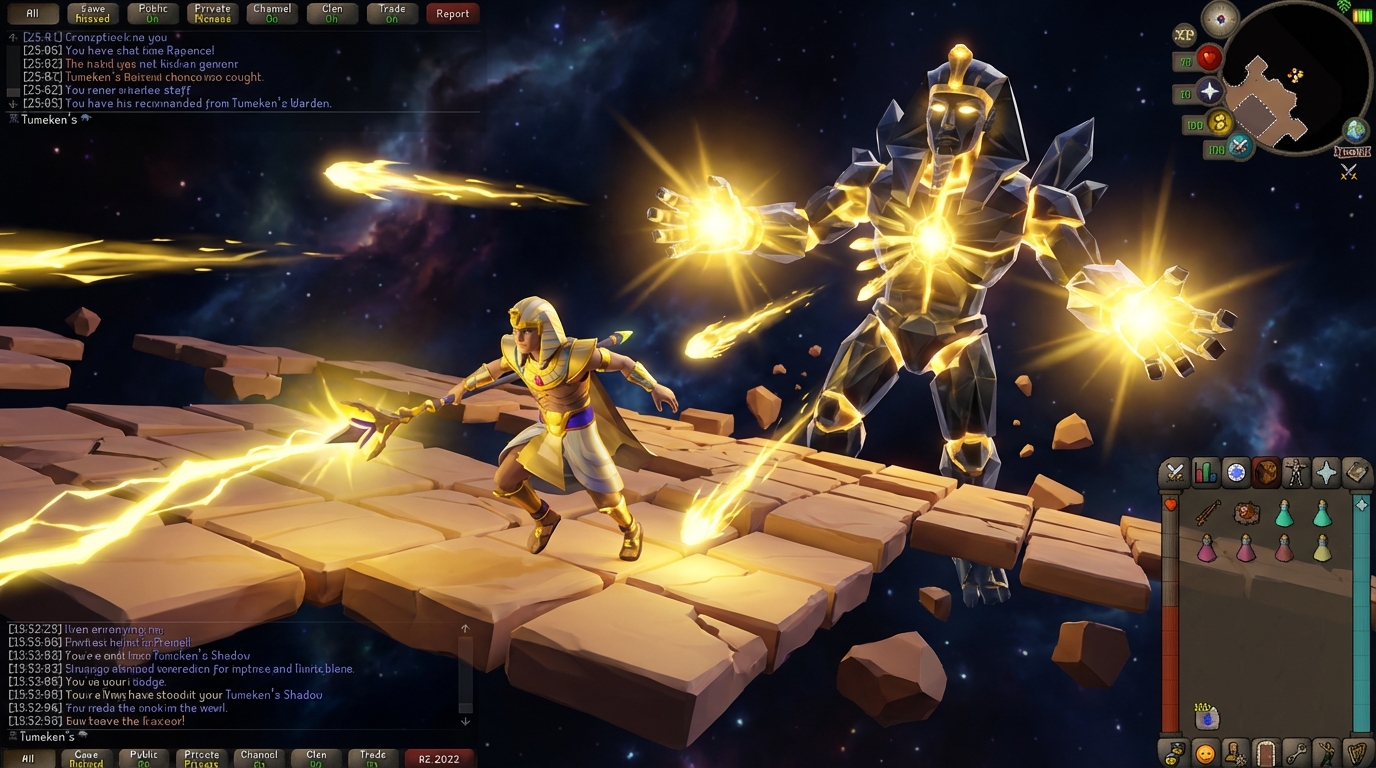Open the Magic spellbook tab
The width and height of the screenshot is (1376, 768).
tap(1359, 472)
